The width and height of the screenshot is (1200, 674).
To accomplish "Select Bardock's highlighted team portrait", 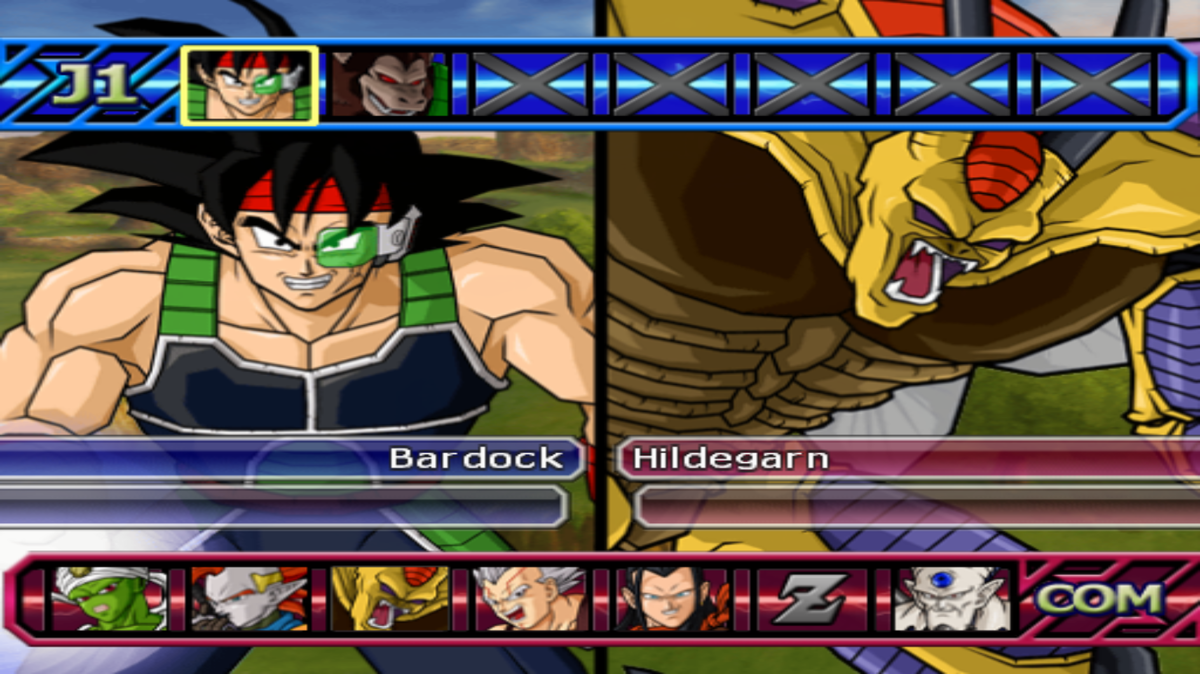I will tap(249, 85).
